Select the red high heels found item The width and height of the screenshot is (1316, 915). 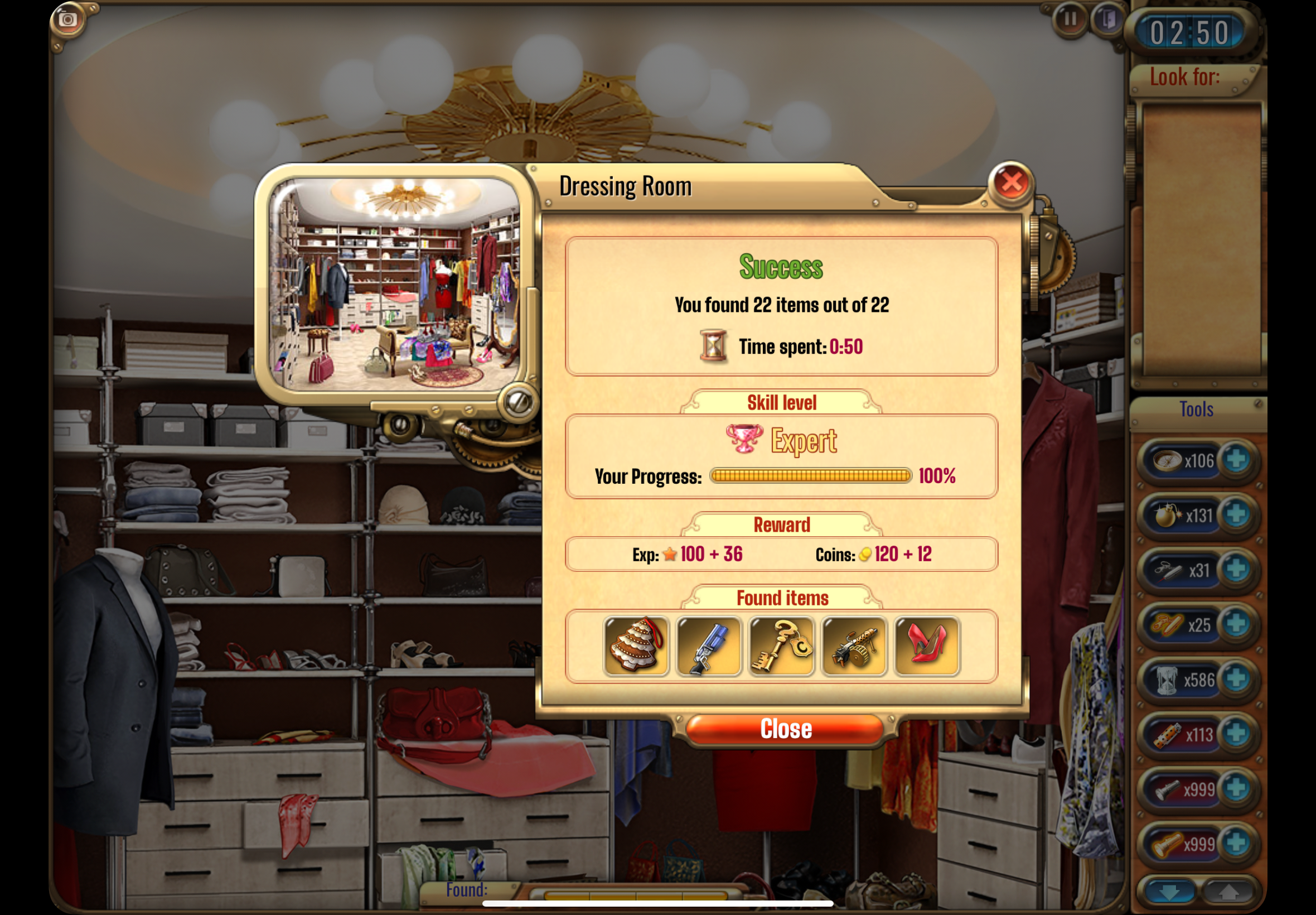927,646
